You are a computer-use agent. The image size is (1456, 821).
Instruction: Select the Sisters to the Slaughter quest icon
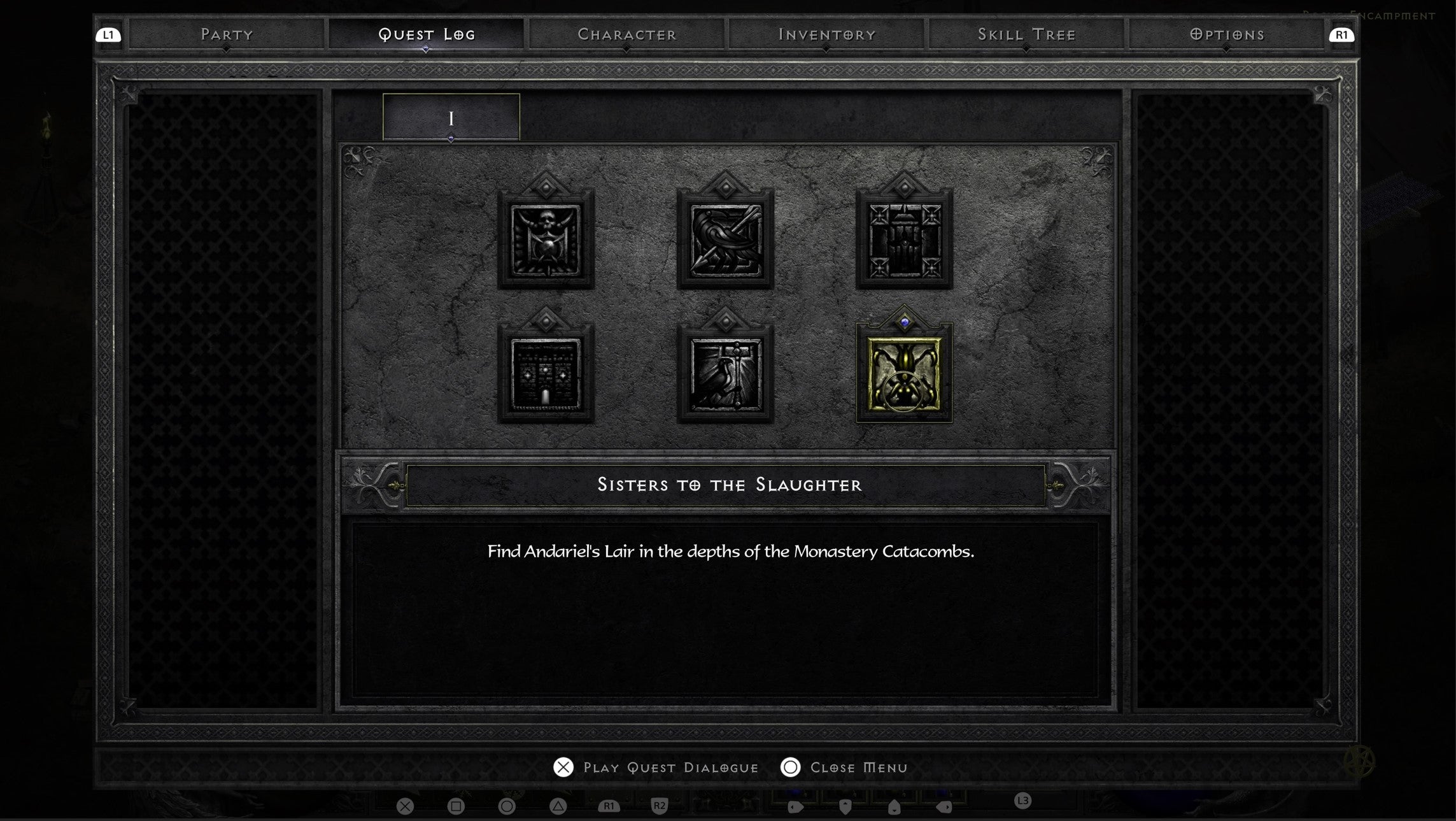(x=905, y=373)
